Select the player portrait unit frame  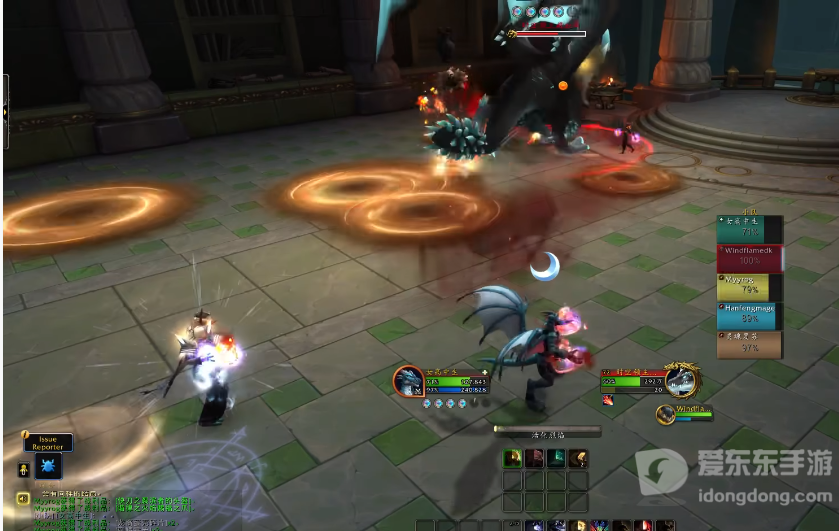[x=408, y=381]
